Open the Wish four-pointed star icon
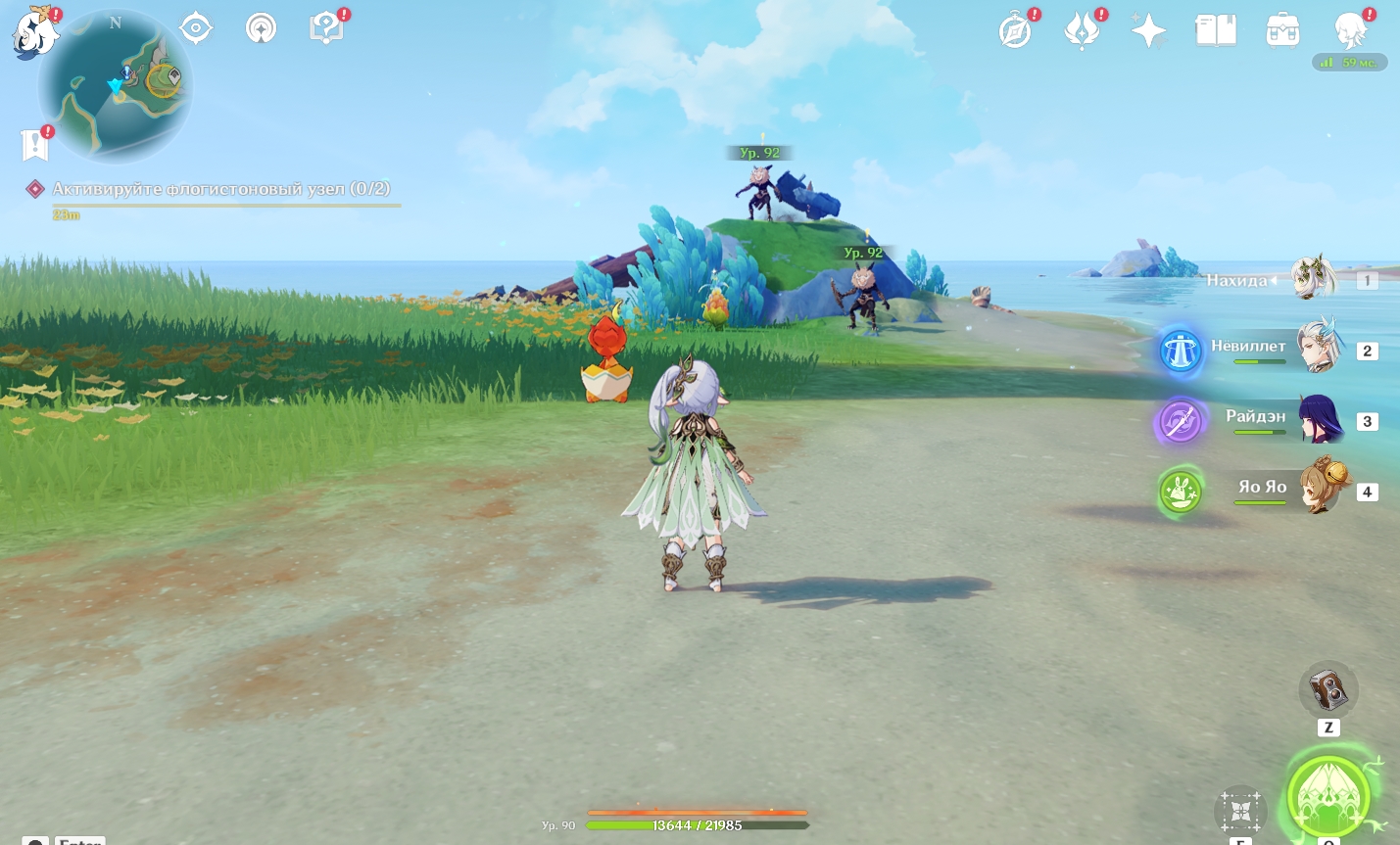The image size is (1400, 845). 1148,31
